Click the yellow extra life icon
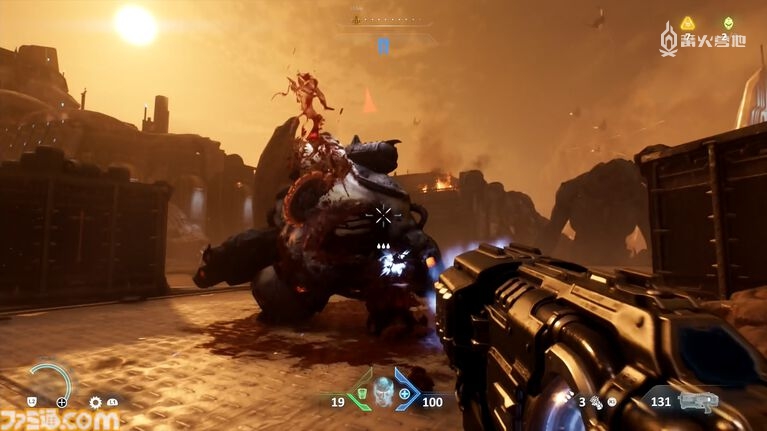This screenshot has width=767, height=431. [x=688, y=23]
